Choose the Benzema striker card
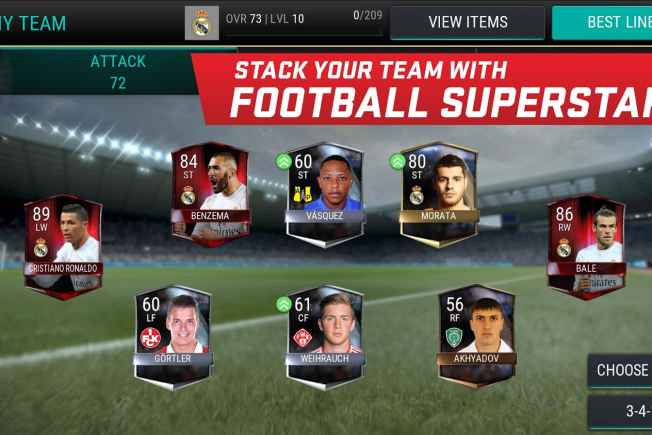Viewport: 652px width, 435px height. click(209, 193)
